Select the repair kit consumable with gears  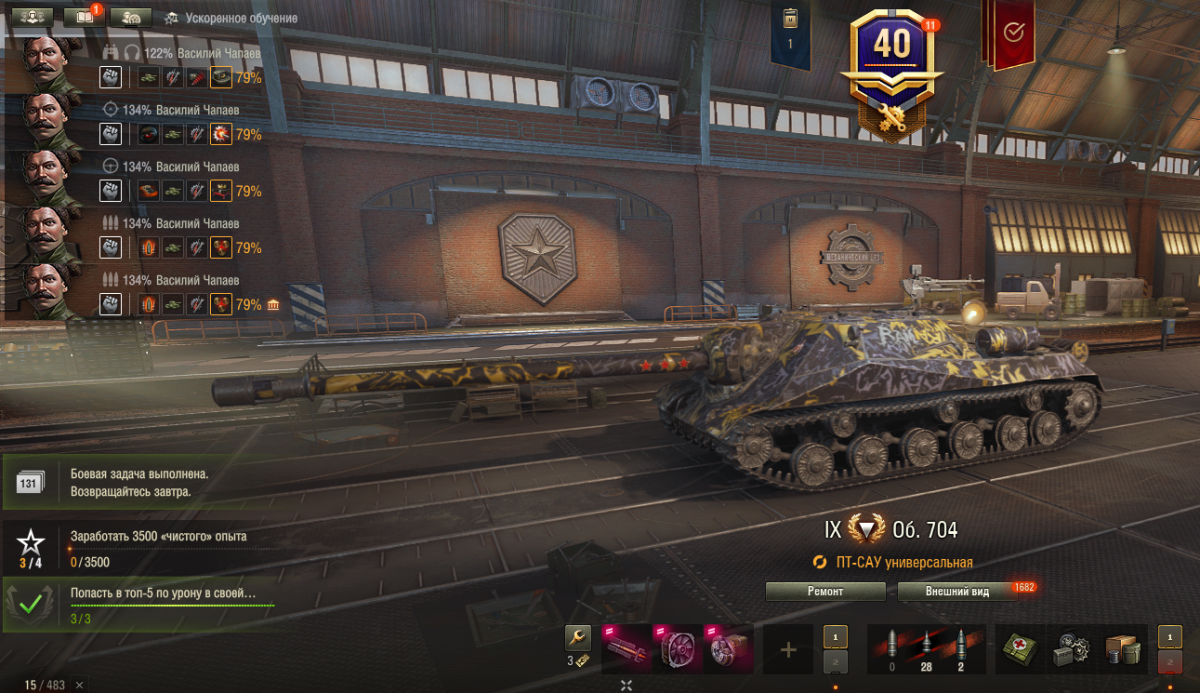coord(1072,650)
